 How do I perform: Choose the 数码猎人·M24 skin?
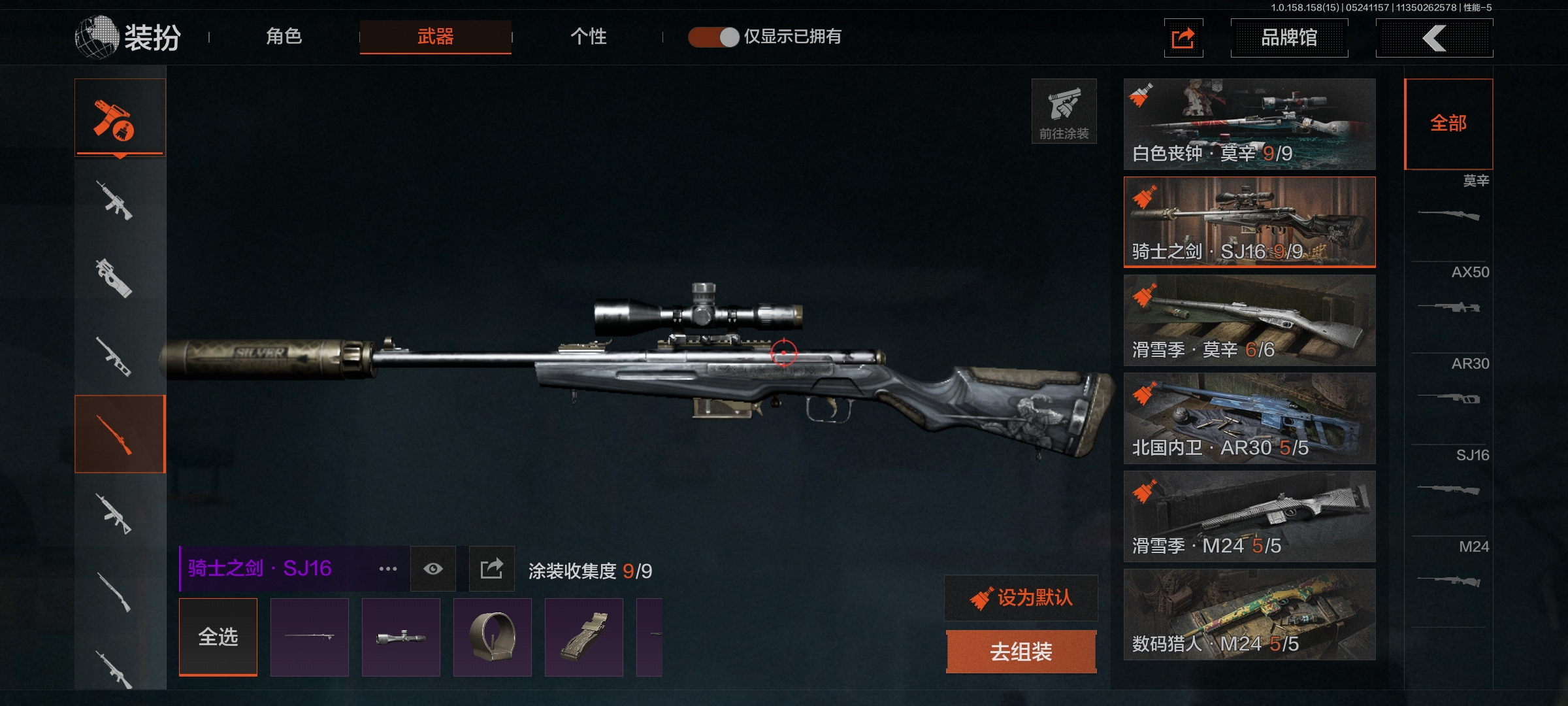pos(1249,614)
